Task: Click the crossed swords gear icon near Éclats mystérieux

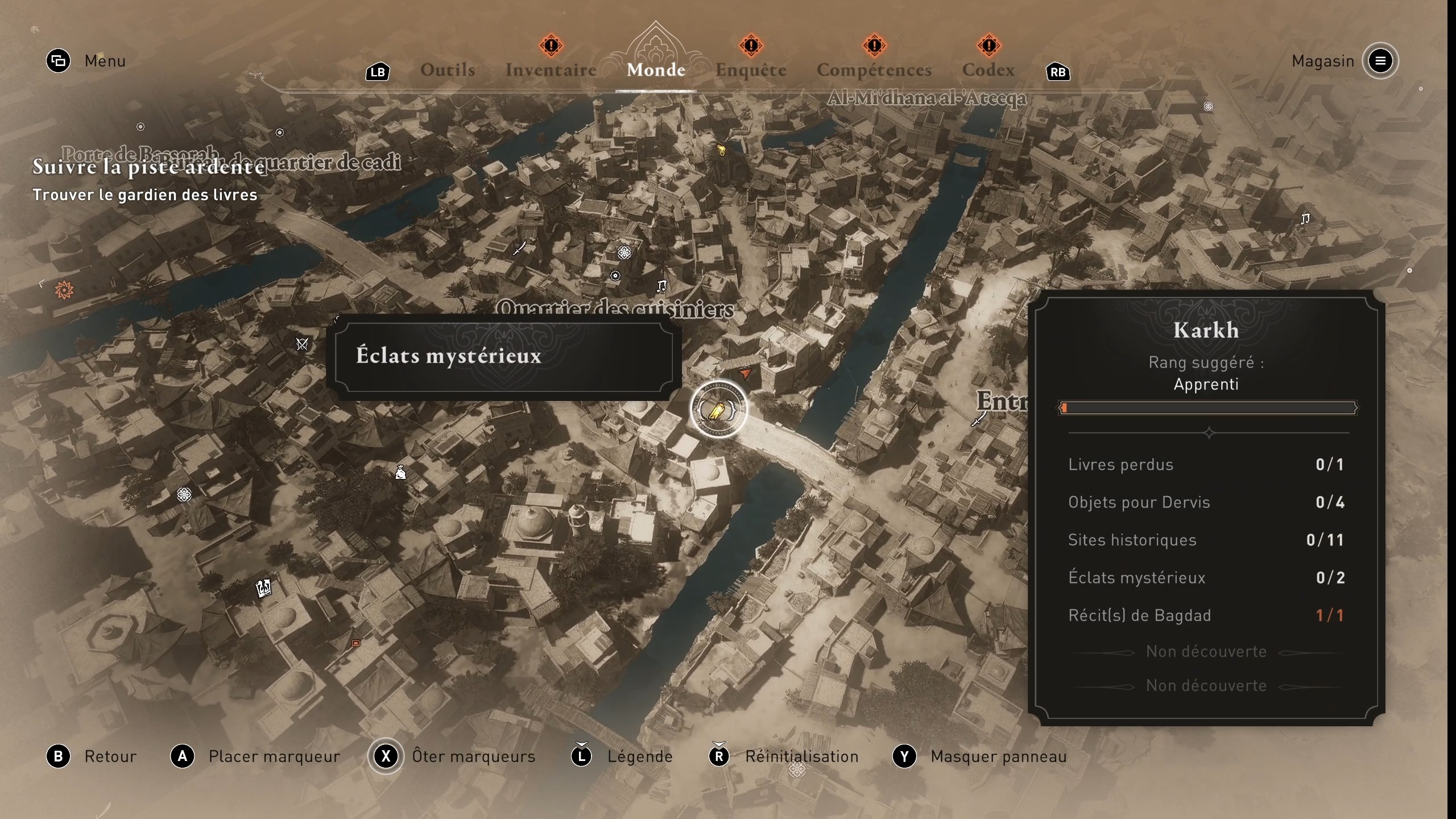Action: (301, 344)
